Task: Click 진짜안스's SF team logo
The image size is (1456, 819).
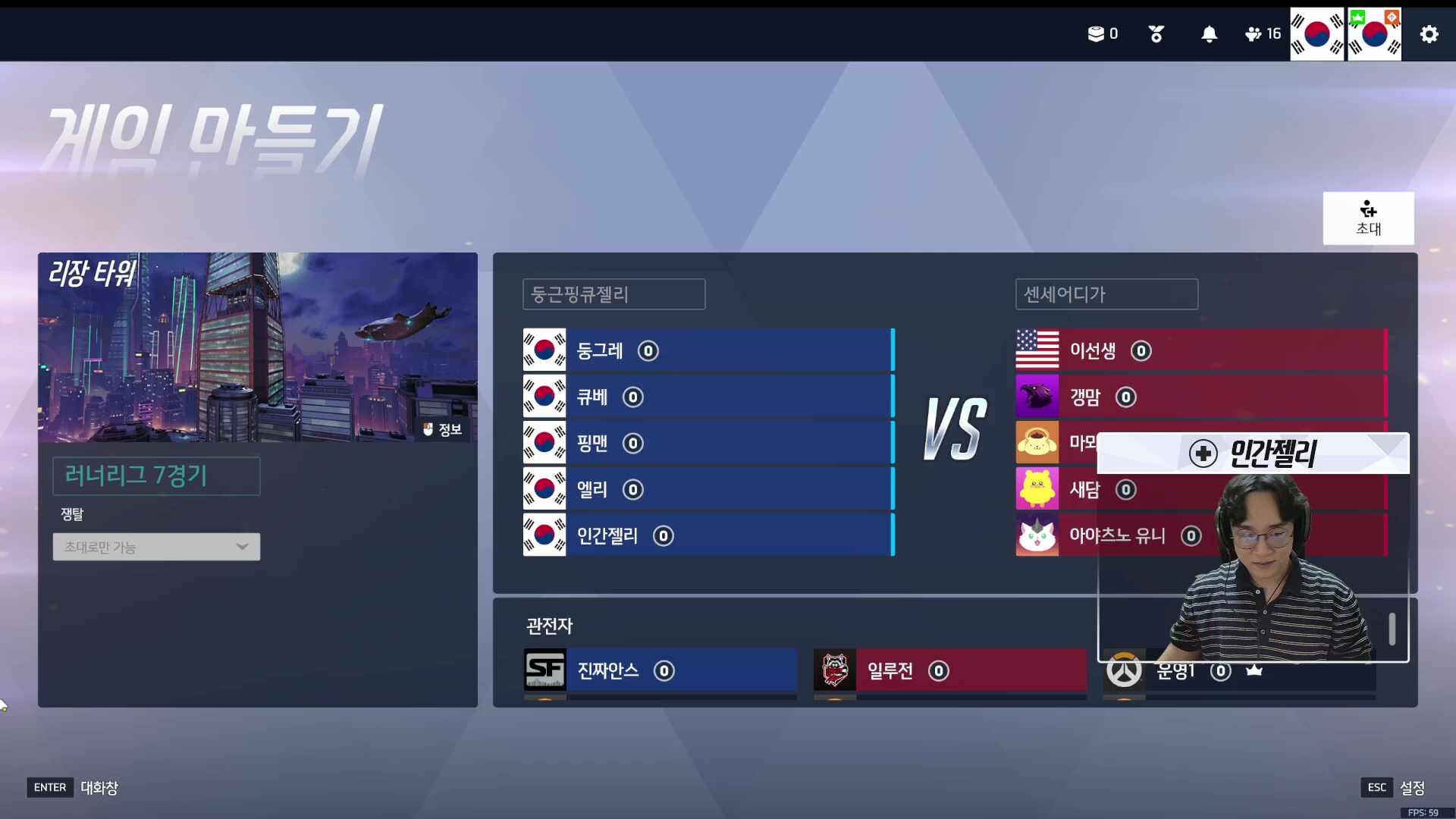Action: click(546, 670)
